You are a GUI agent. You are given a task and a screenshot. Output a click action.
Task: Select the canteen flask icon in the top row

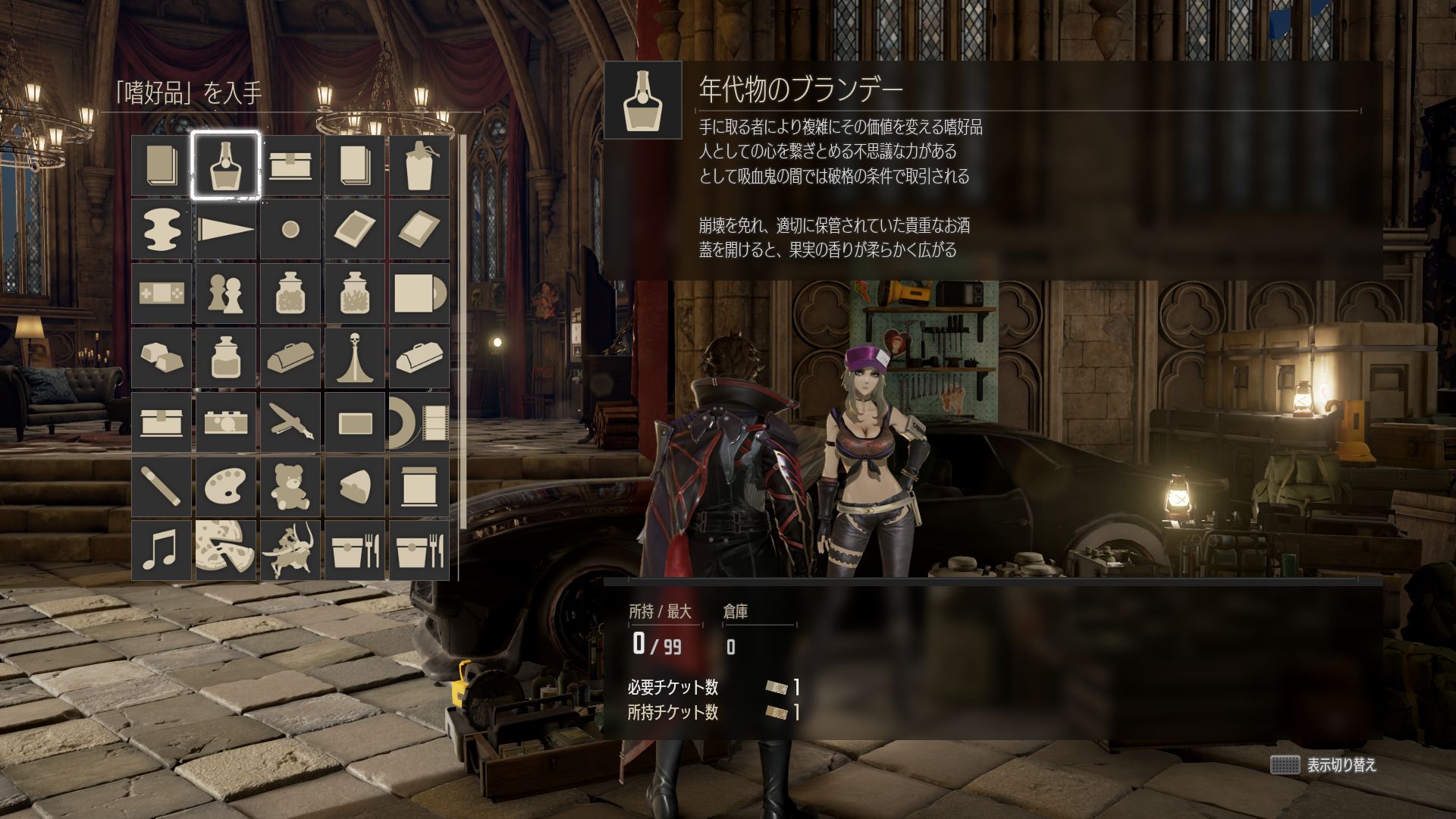419,163
